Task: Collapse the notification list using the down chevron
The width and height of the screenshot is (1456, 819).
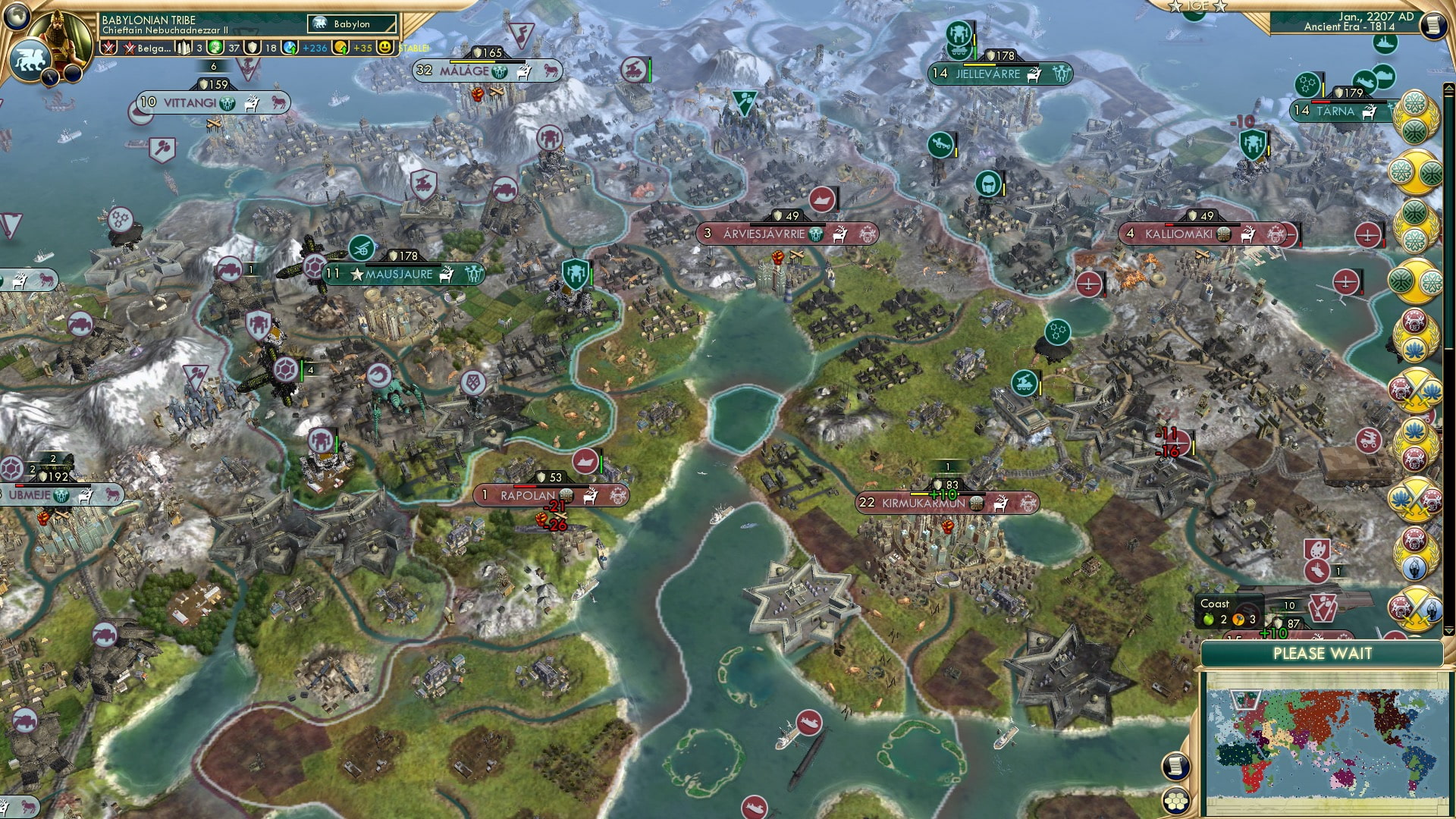Action: [1447, 630]
